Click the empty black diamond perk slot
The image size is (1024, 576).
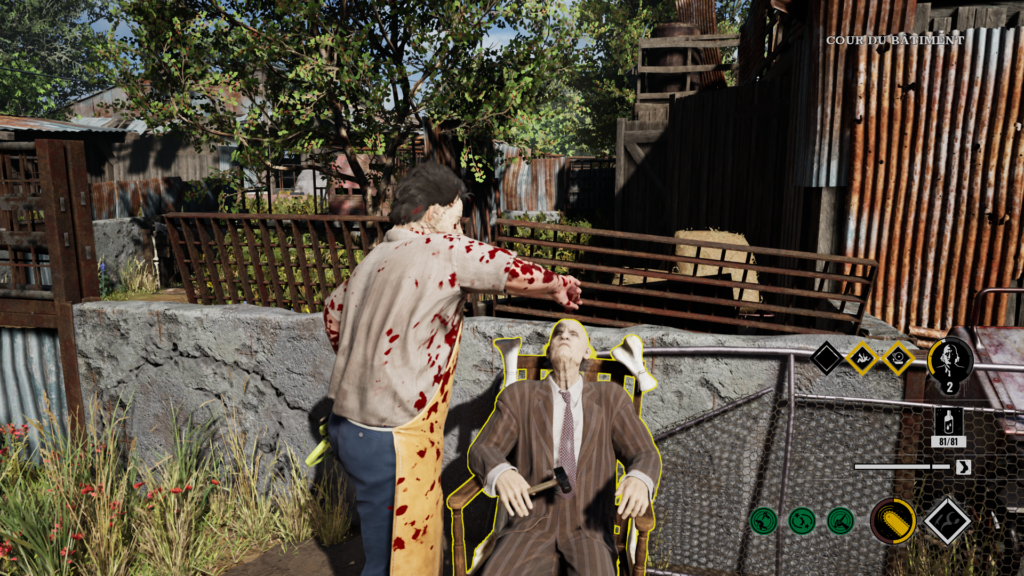(826, 357)
